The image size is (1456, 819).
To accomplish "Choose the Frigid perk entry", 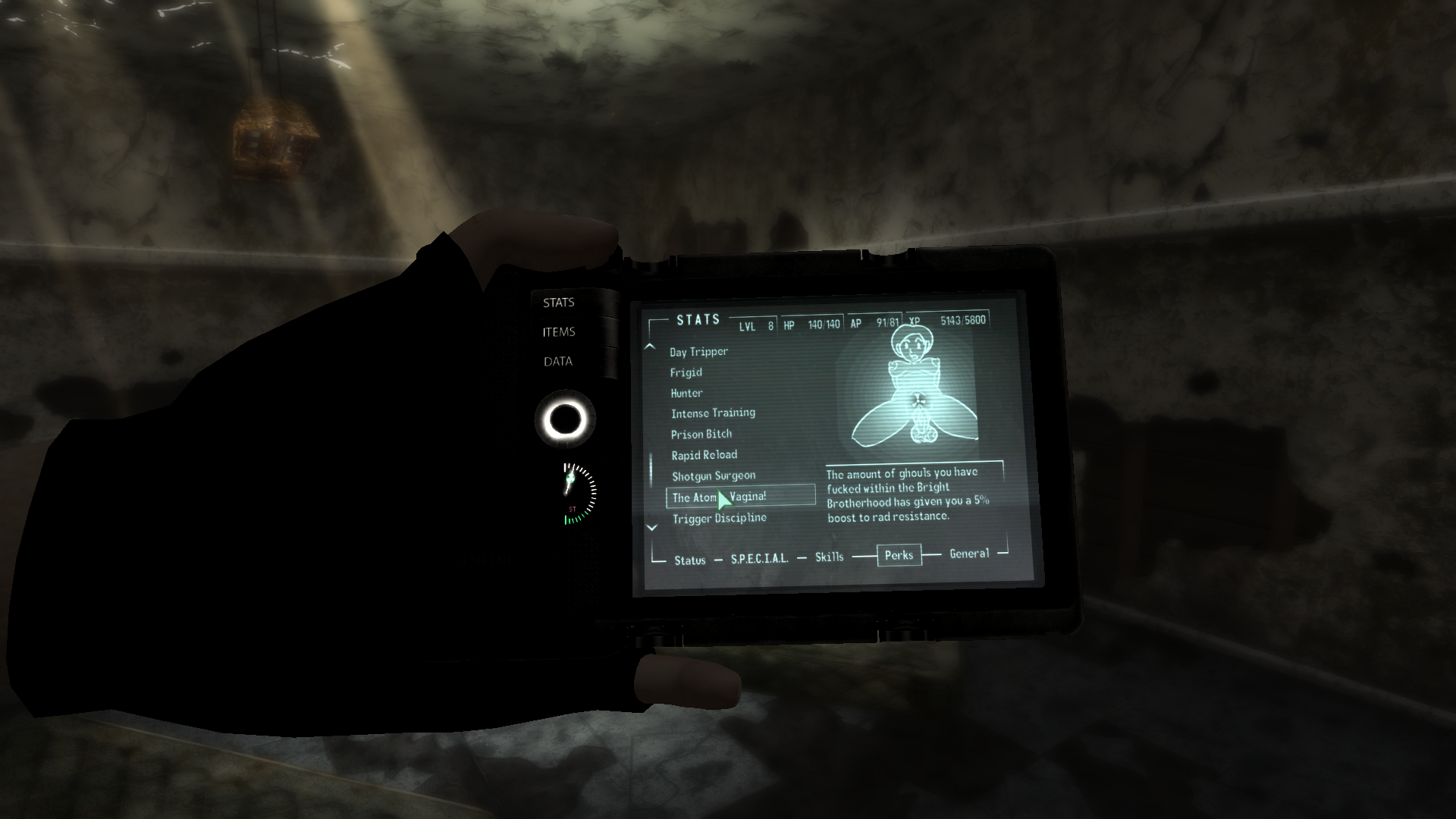I will coord(686,372).
